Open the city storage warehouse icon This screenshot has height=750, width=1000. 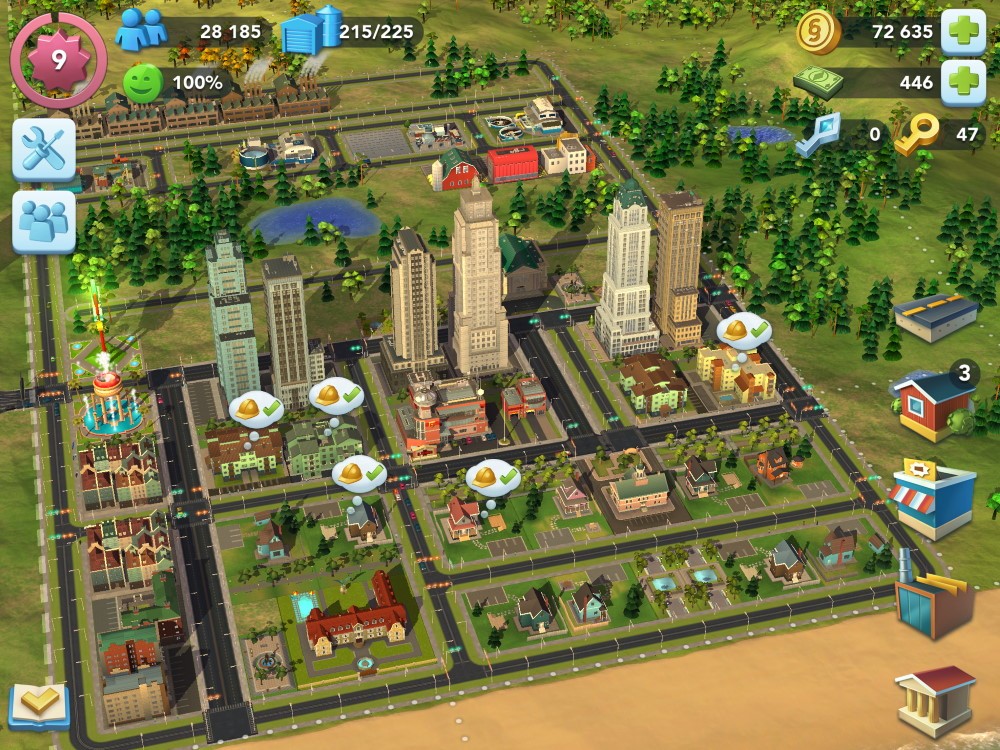pyautogui.click(x=308, y=31)
